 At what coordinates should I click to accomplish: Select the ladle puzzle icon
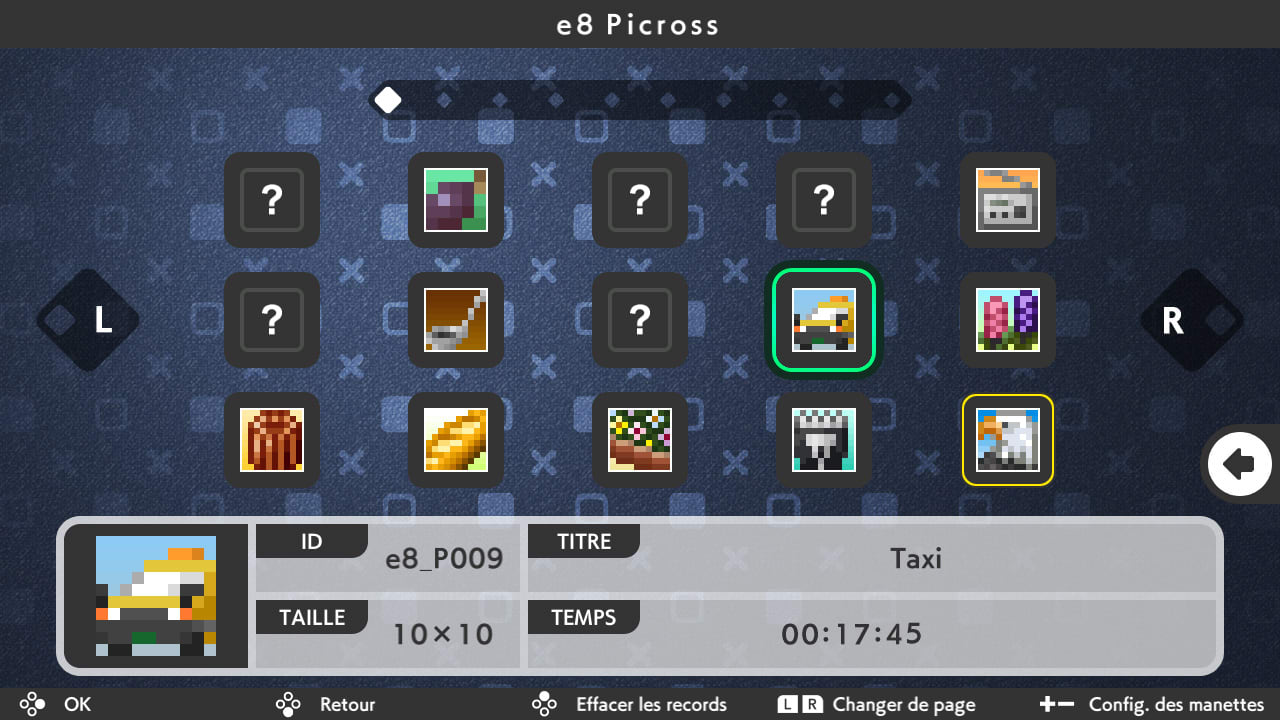click(455, 320)
